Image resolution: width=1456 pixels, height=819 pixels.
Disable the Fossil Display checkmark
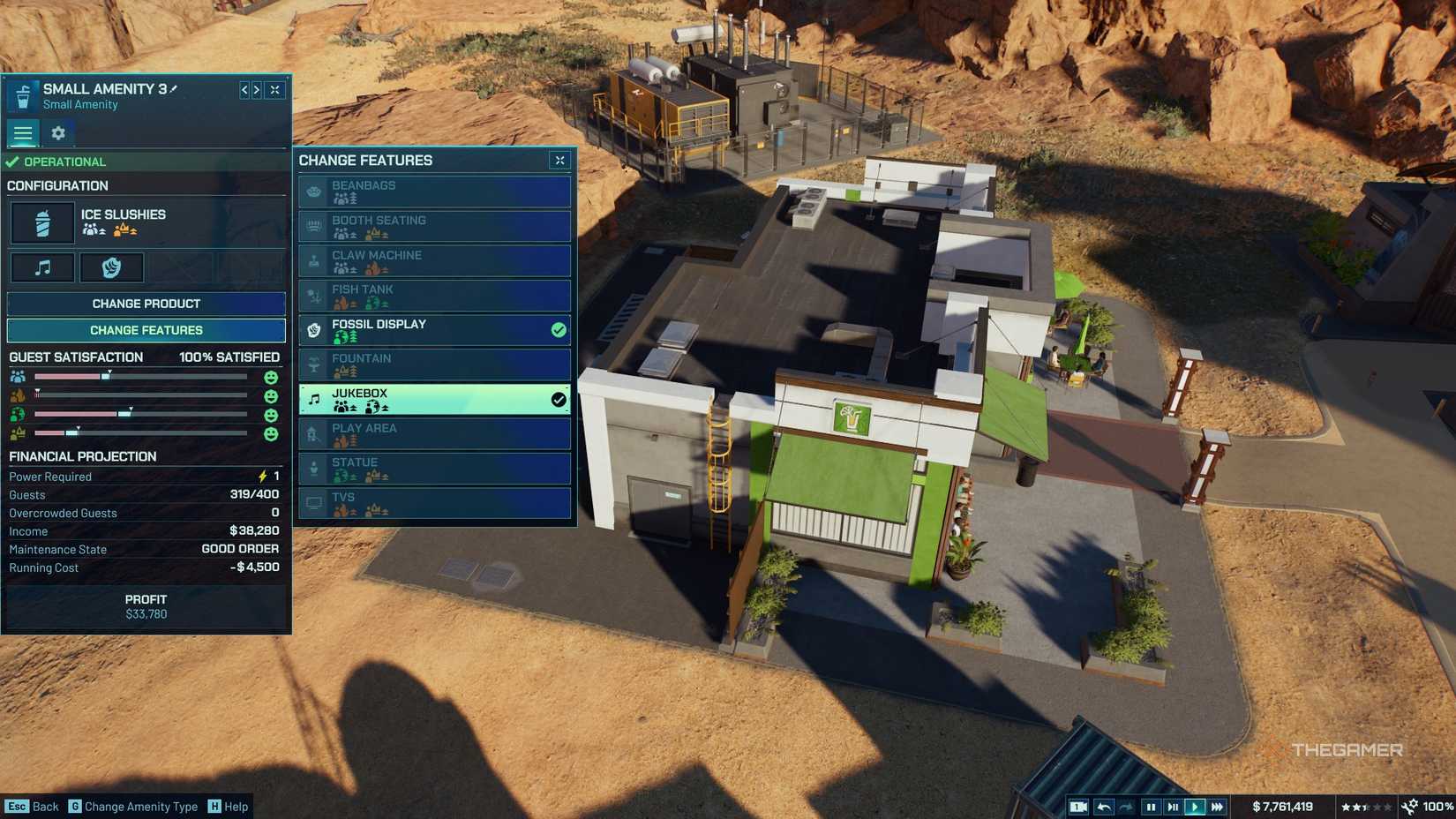[557, 330]
